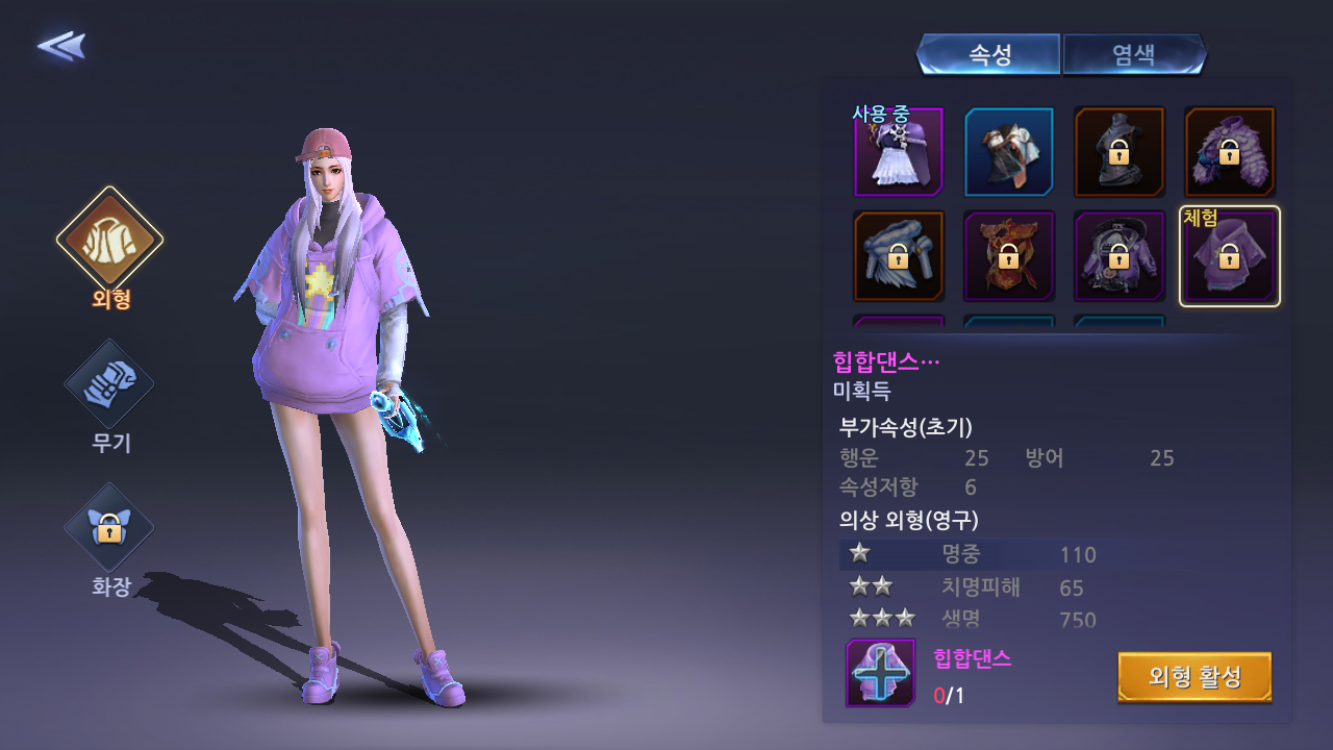Select the 외형 appearance category
Viewport: 1333px width, 750px height.
tap(110, 238)
